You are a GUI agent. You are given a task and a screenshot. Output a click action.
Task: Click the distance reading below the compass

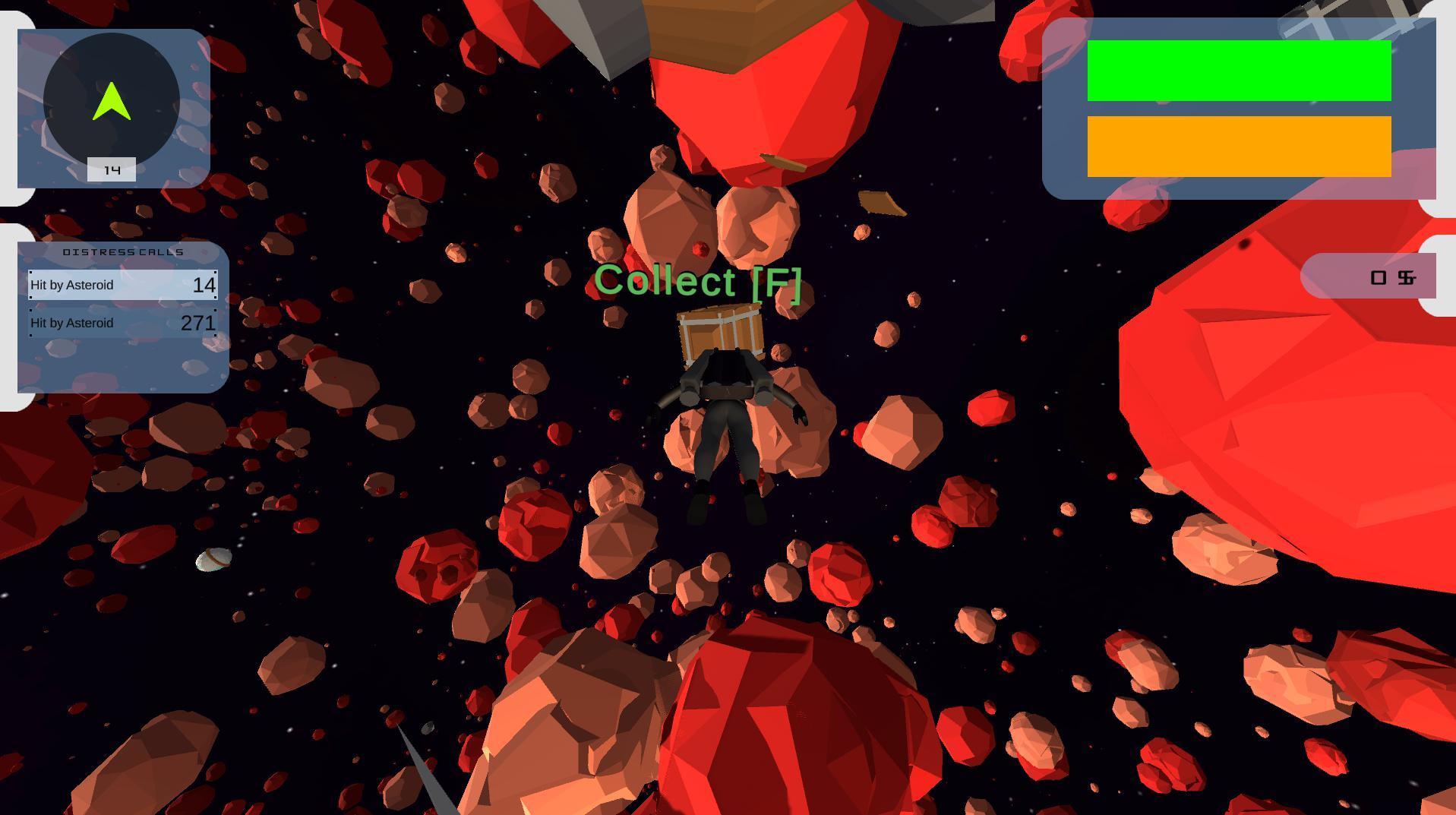pos(112,169)
